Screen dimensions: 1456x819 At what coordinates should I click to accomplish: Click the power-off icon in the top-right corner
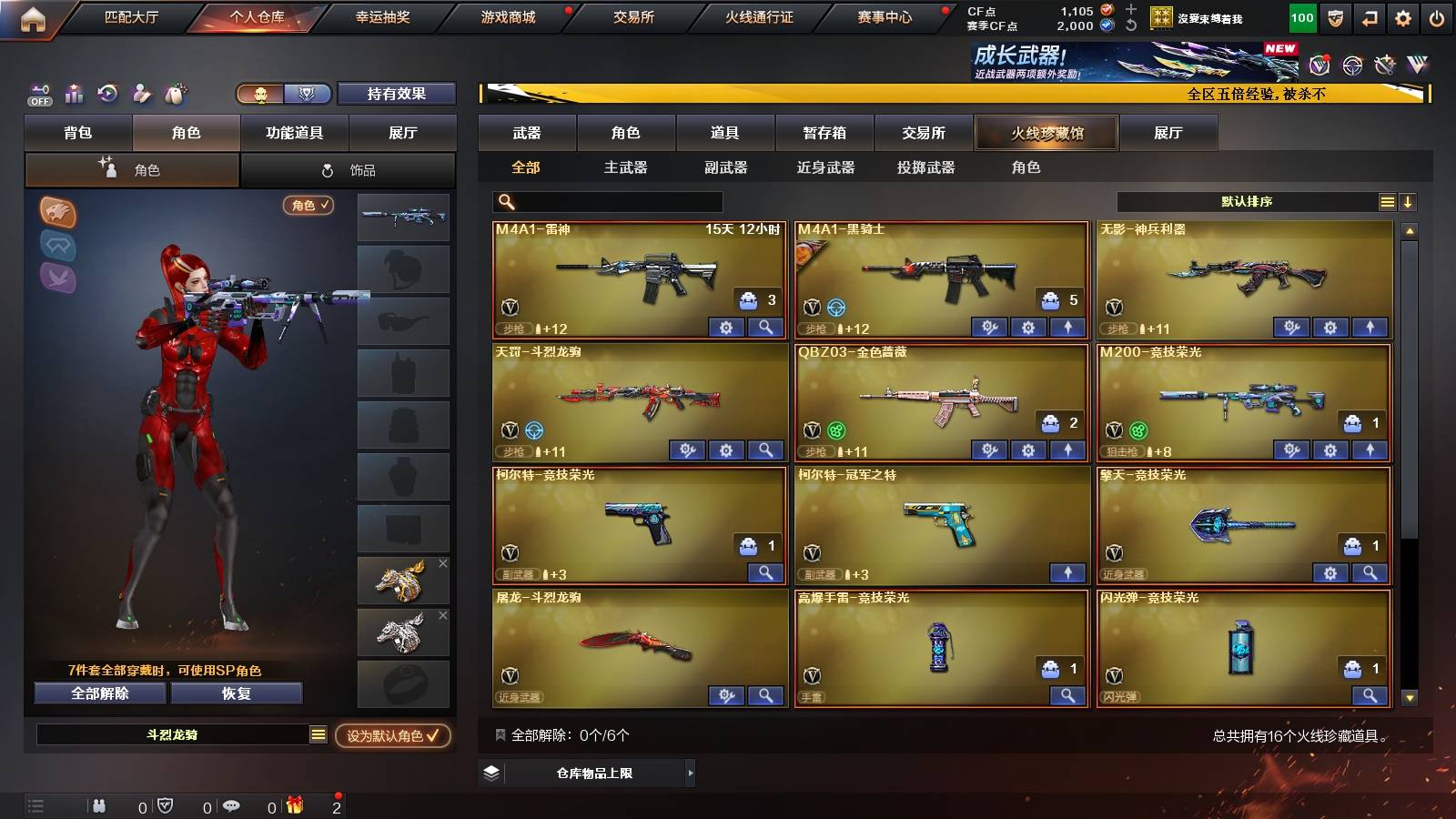pyautogui.click(x=1438, y=16)
